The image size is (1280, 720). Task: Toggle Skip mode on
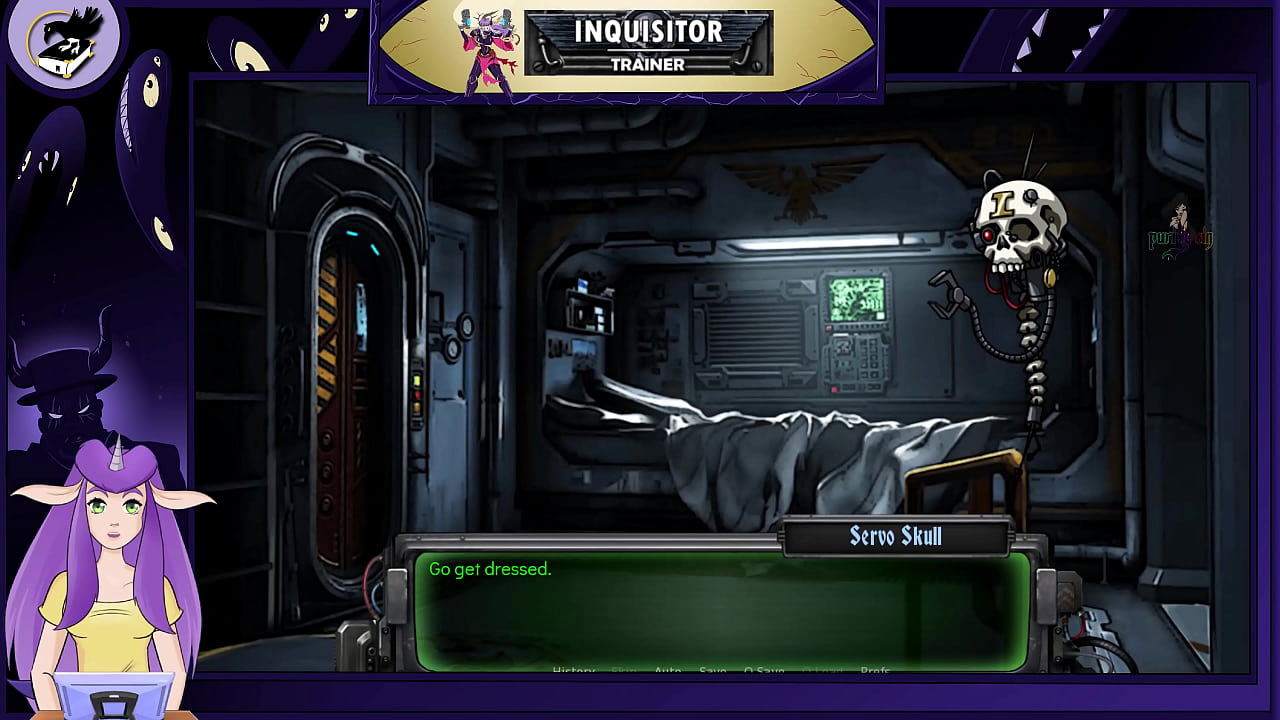click(x=623, y=670)
